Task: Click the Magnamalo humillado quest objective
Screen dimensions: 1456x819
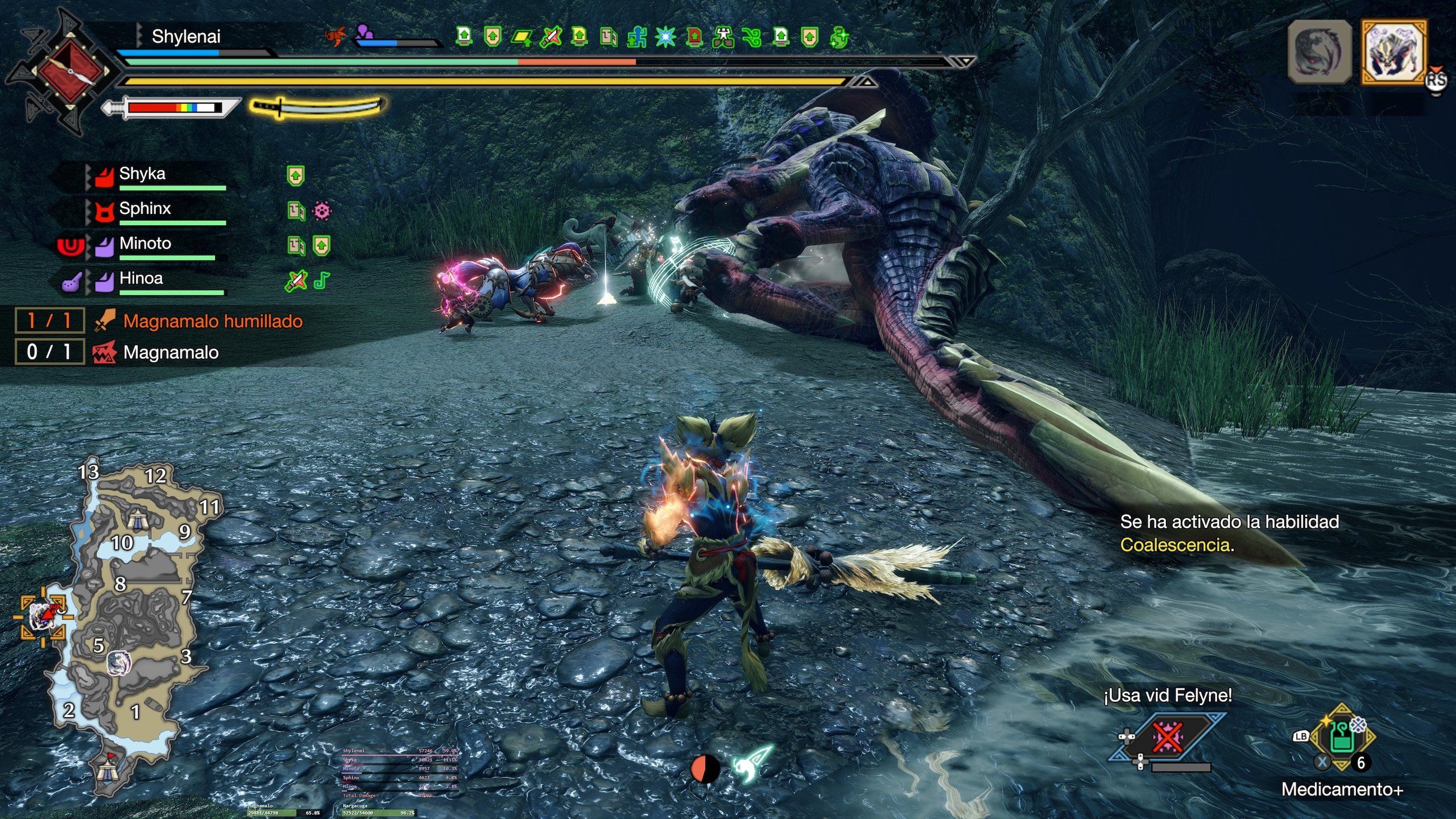Action: (x=212, y=321)
